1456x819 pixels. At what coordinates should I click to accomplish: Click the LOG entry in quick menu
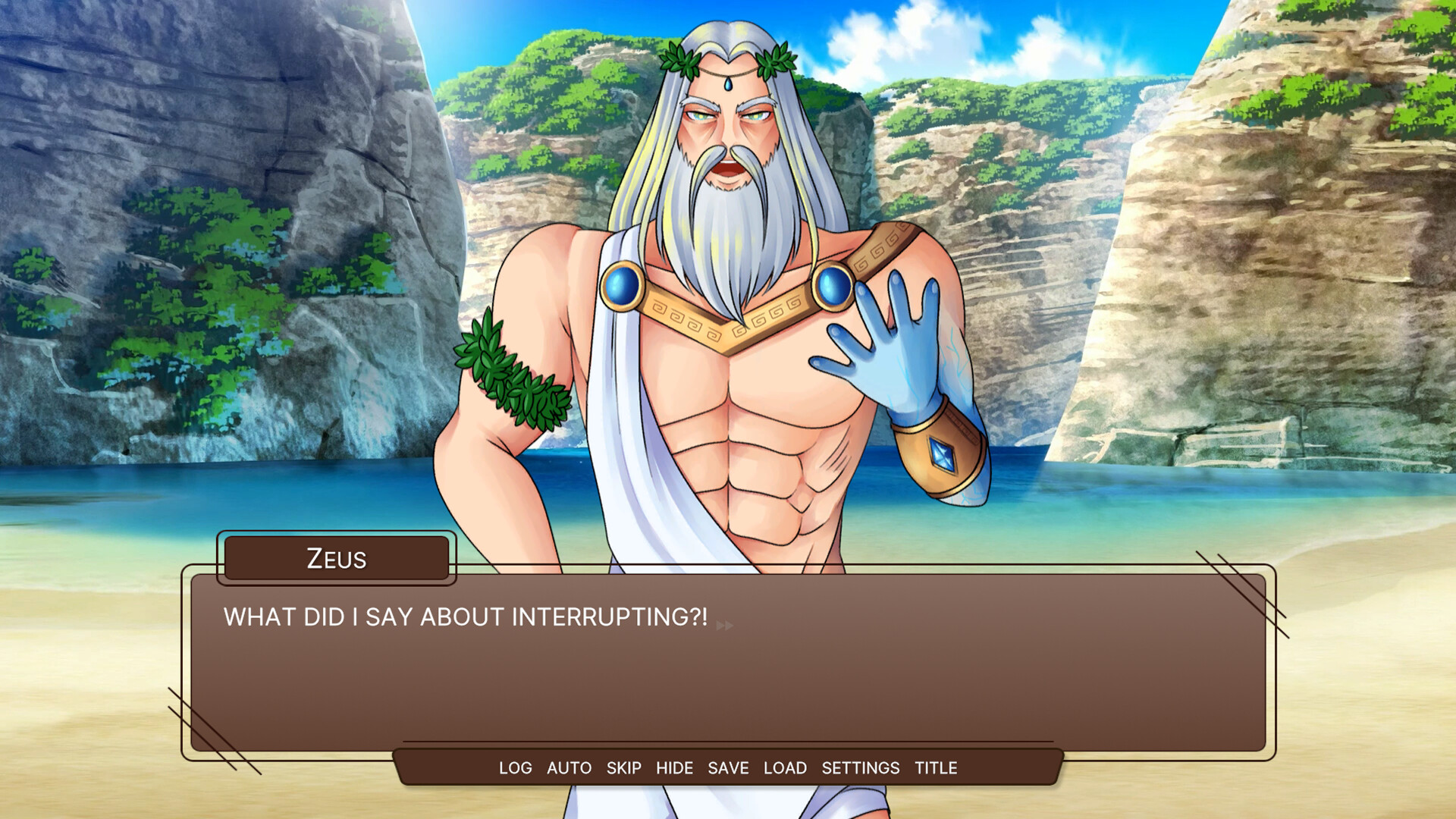pos(515,767)
